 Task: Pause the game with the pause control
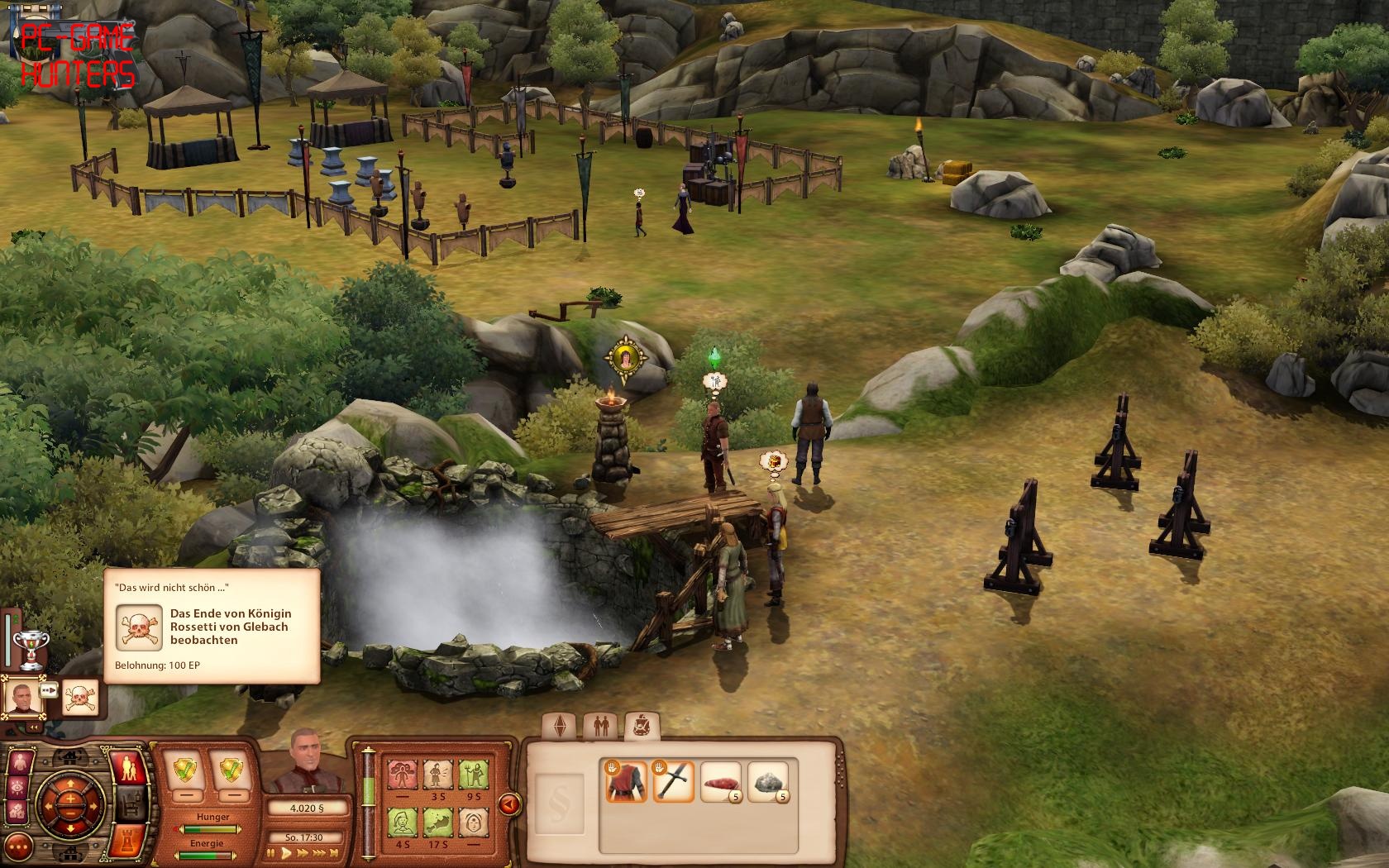(271, 852)
